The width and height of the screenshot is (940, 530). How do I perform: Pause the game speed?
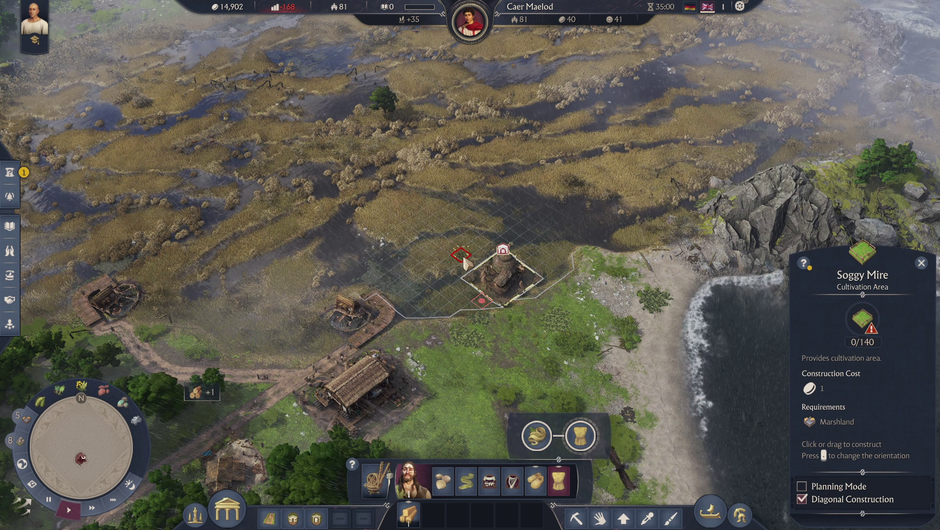point(46,498)
